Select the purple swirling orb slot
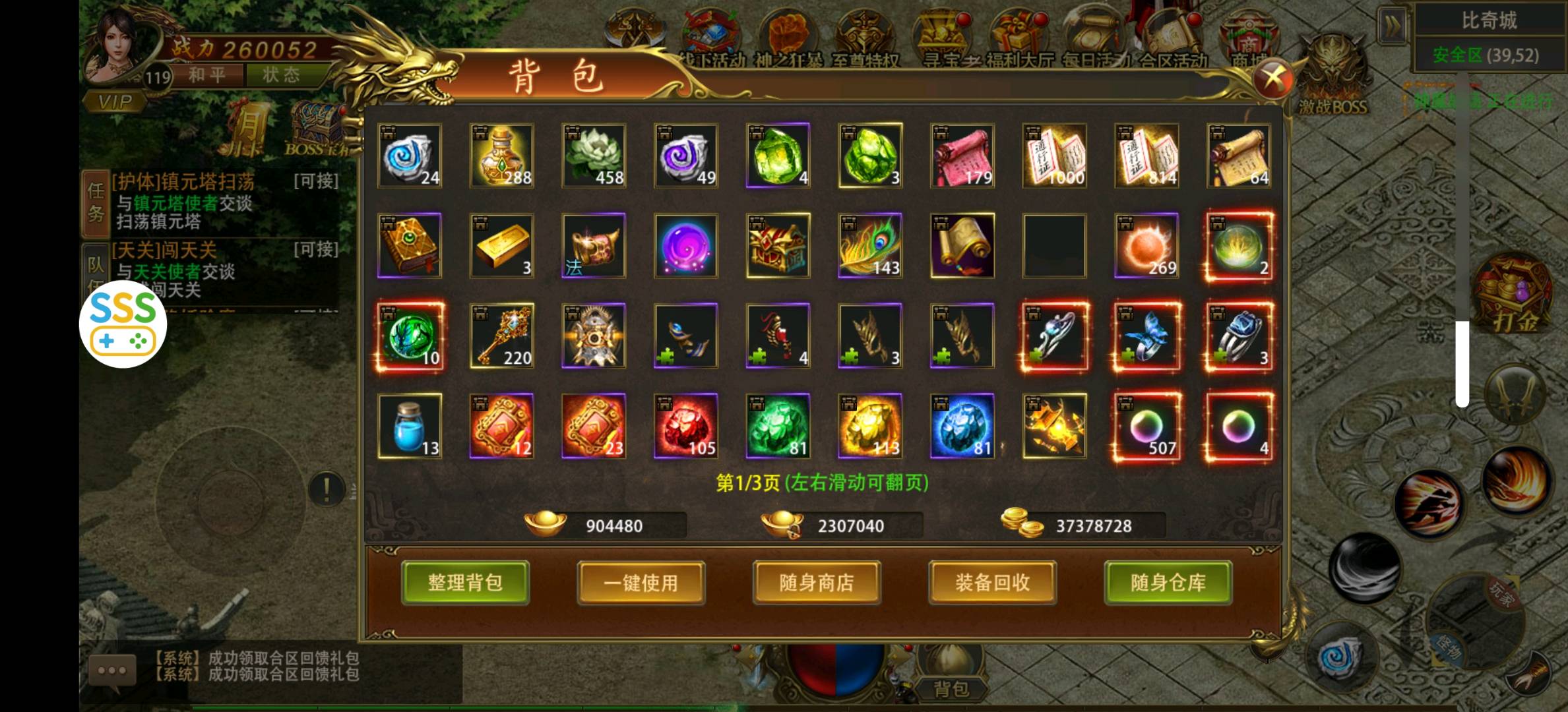 [685, 245]
